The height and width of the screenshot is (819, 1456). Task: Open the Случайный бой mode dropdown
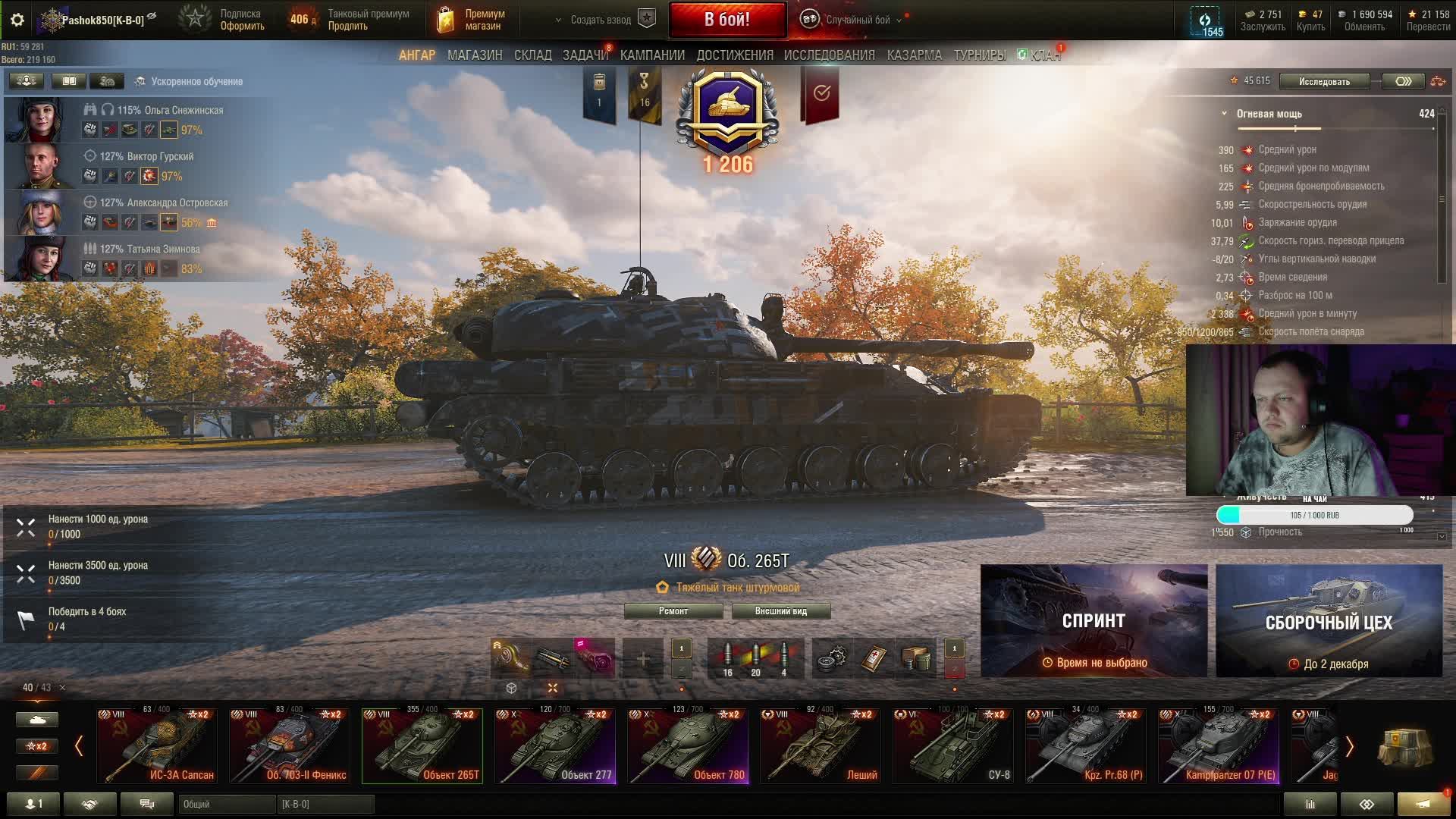(857, 20)
